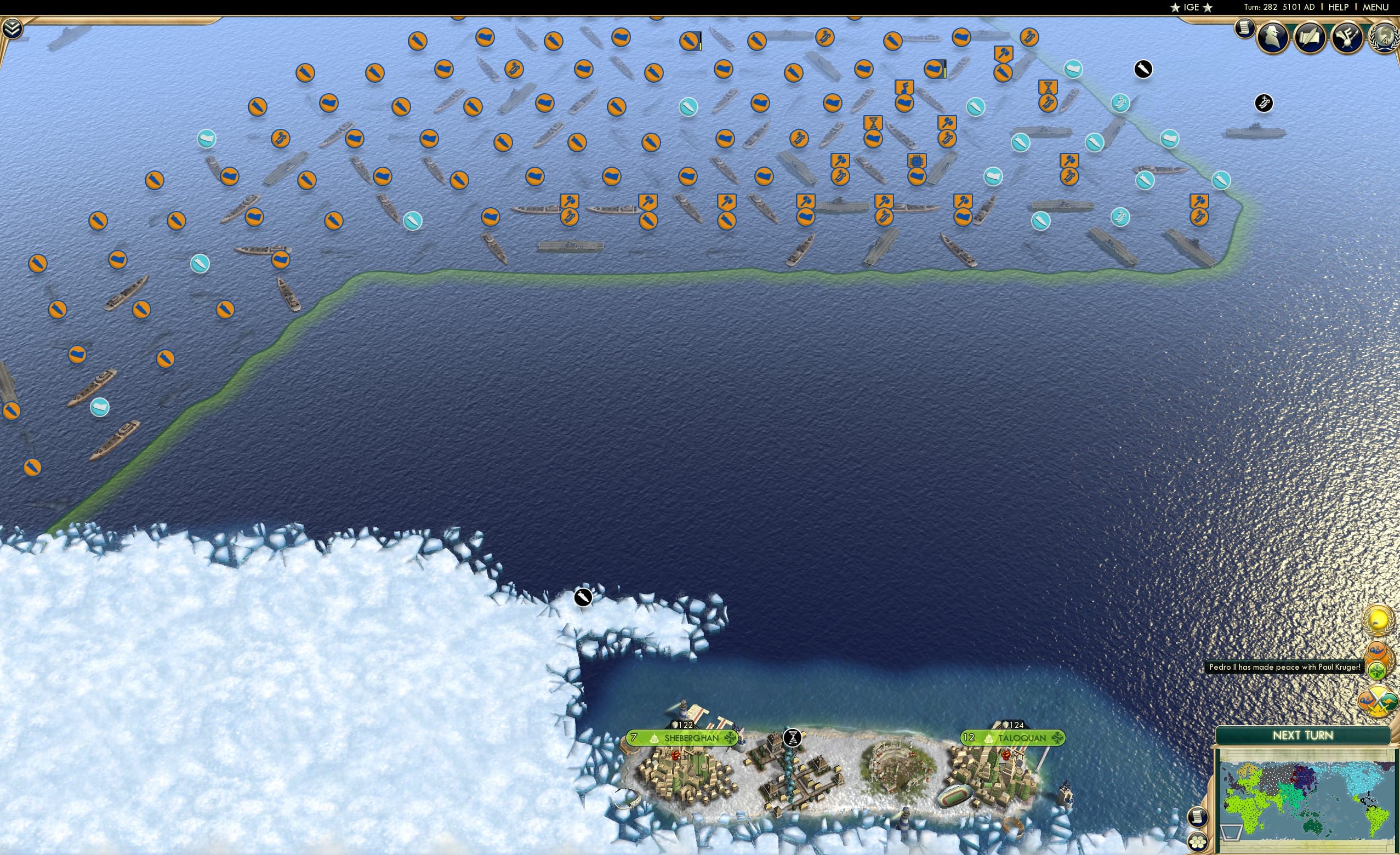The height and width of the screenshot is (855, 1400).
Task: Open HELP from the top bar
Action: 1339,7
